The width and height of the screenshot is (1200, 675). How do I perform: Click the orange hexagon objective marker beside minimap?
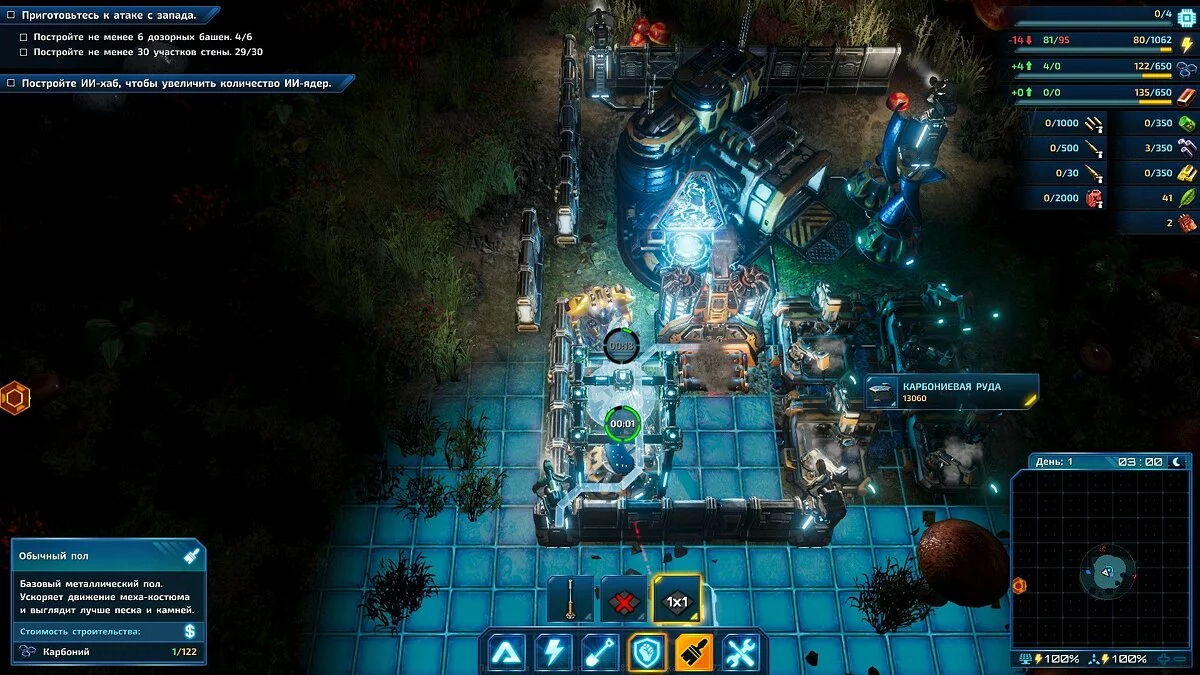1019,585
